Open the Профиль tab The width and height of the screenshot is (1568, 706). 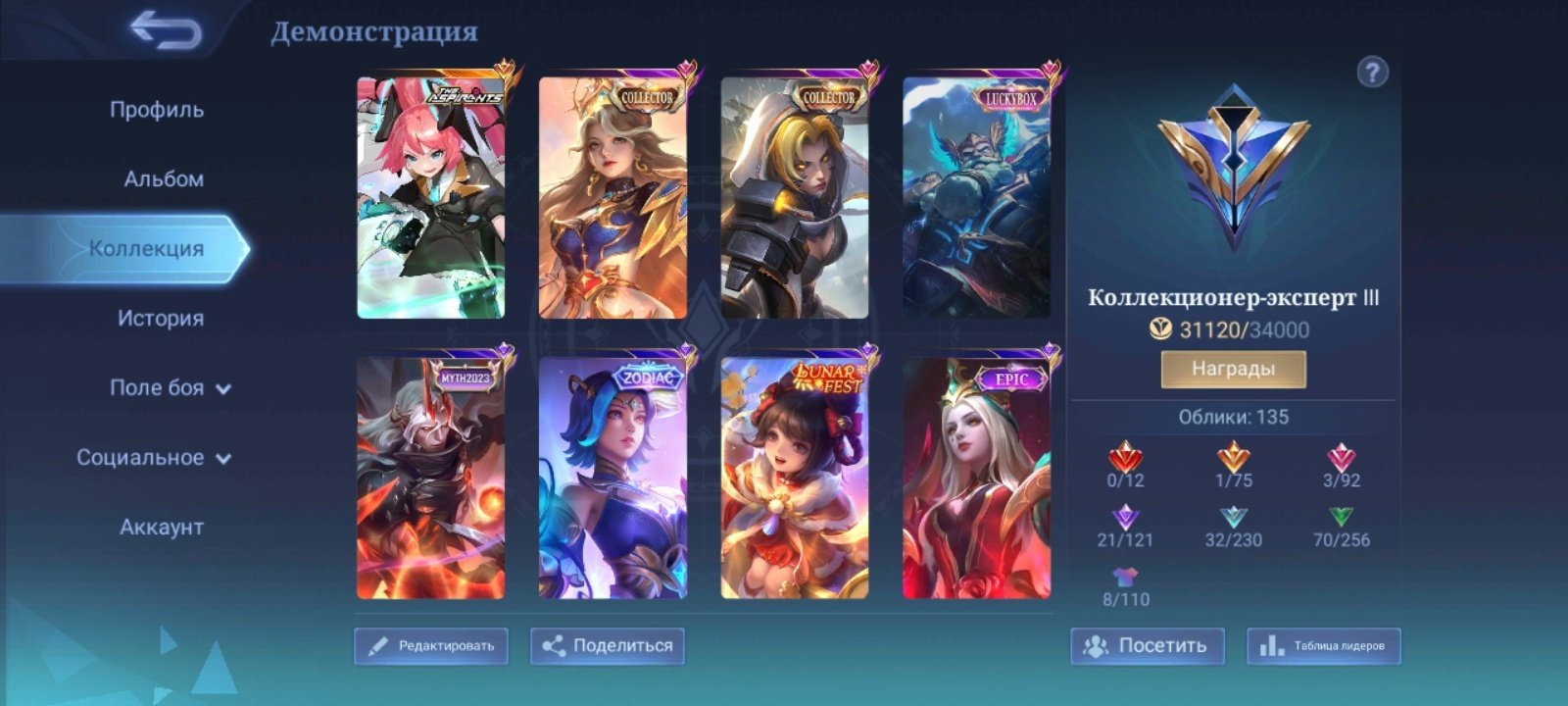tap(157, 110)
